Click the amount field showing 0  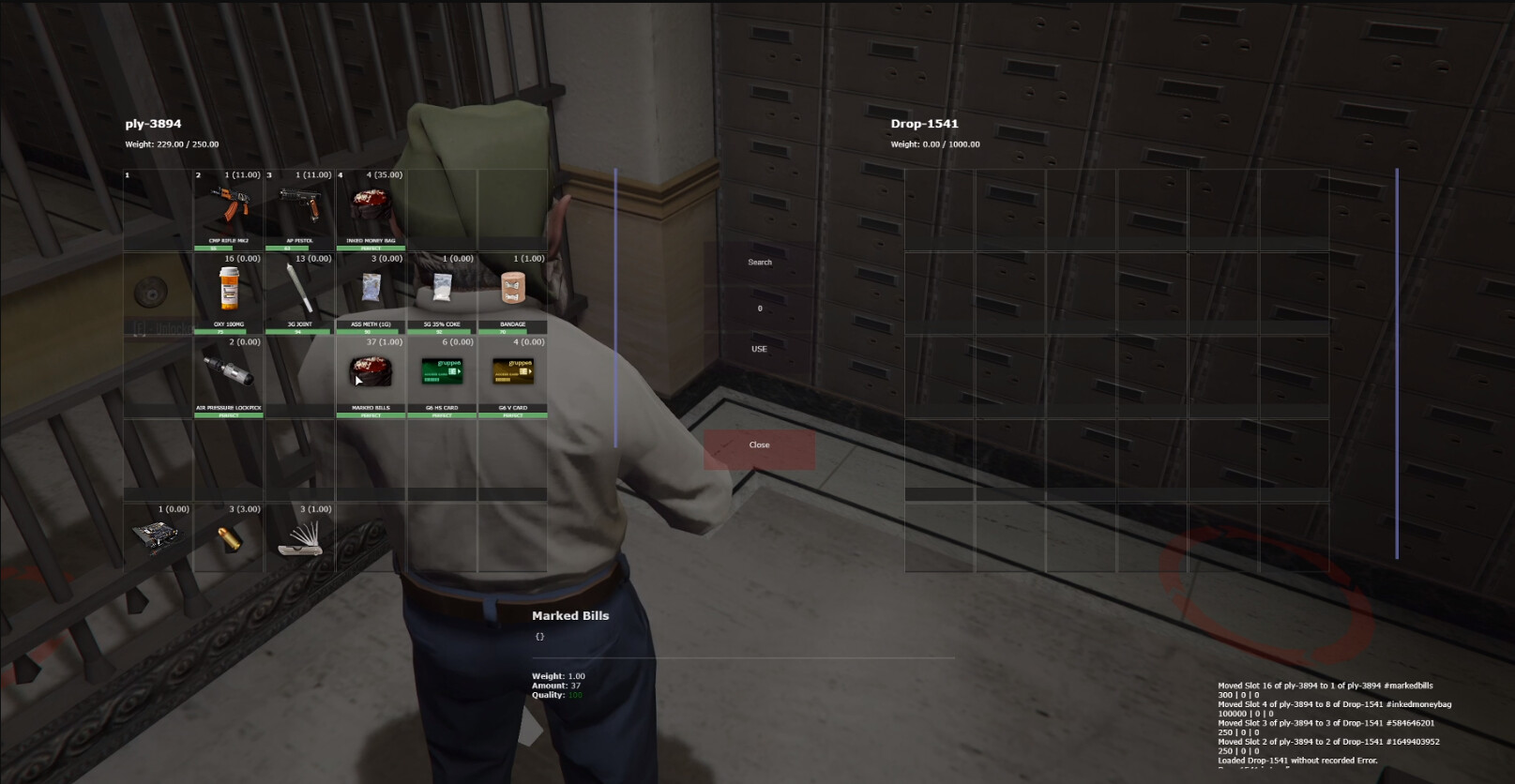click(x=759, y=308)
